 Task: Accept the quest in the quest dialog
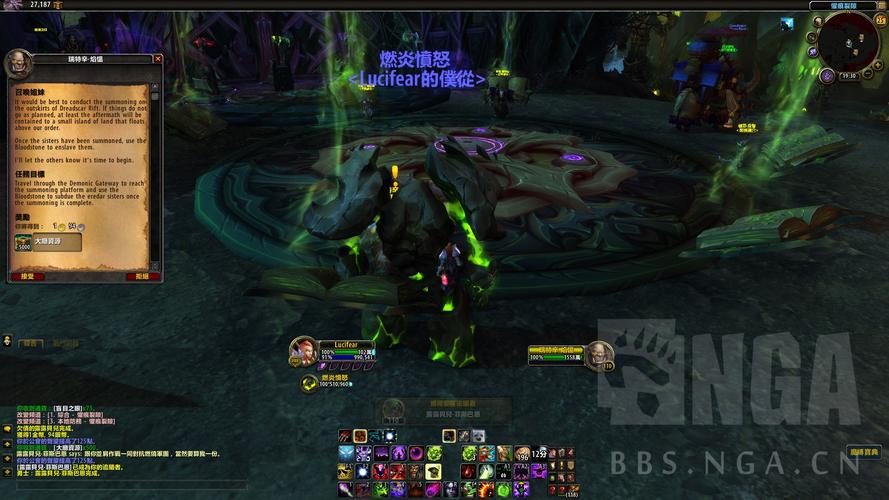click(x=28, y=276)
